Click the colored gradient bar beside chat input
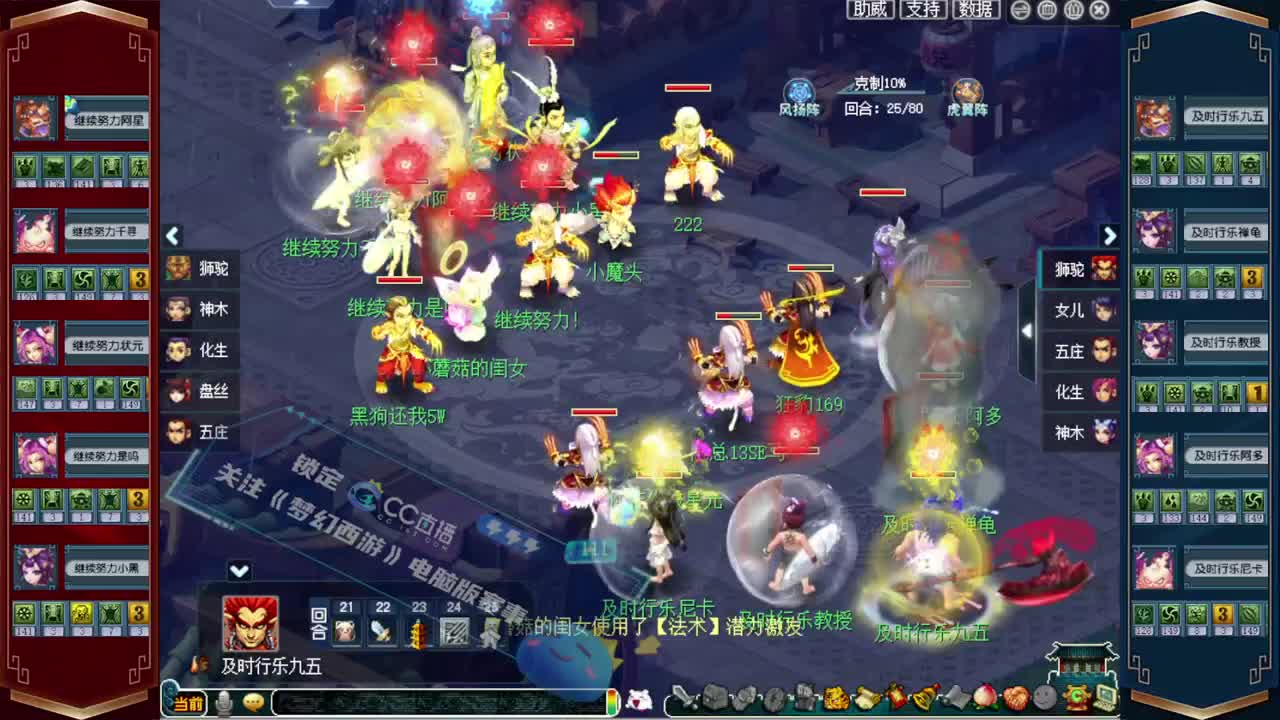 [610, 701]
